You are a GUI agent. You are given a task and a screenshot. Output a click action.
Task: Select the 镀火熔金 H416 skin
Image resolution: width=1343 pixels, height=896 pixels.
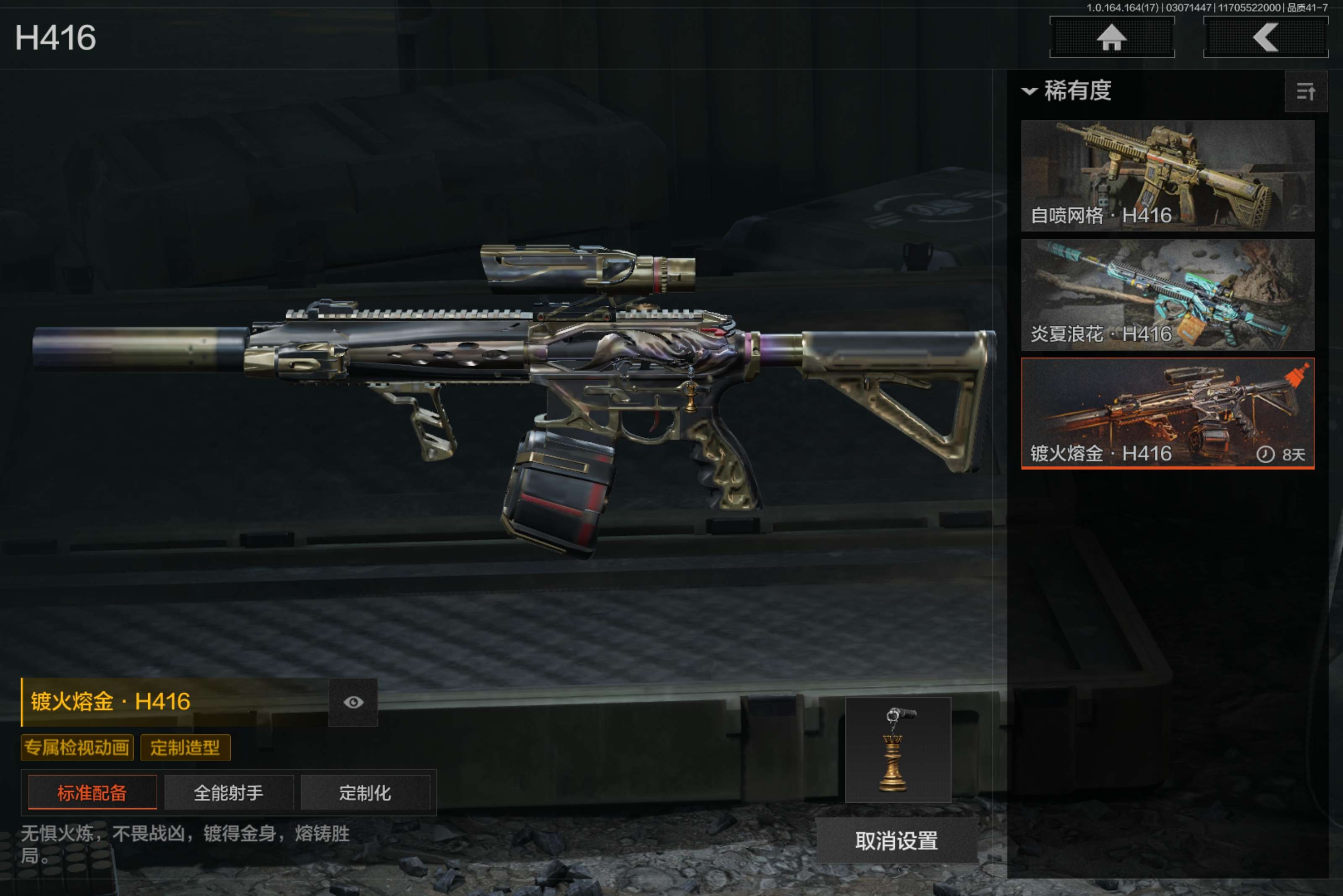[x=1167, y=413]
